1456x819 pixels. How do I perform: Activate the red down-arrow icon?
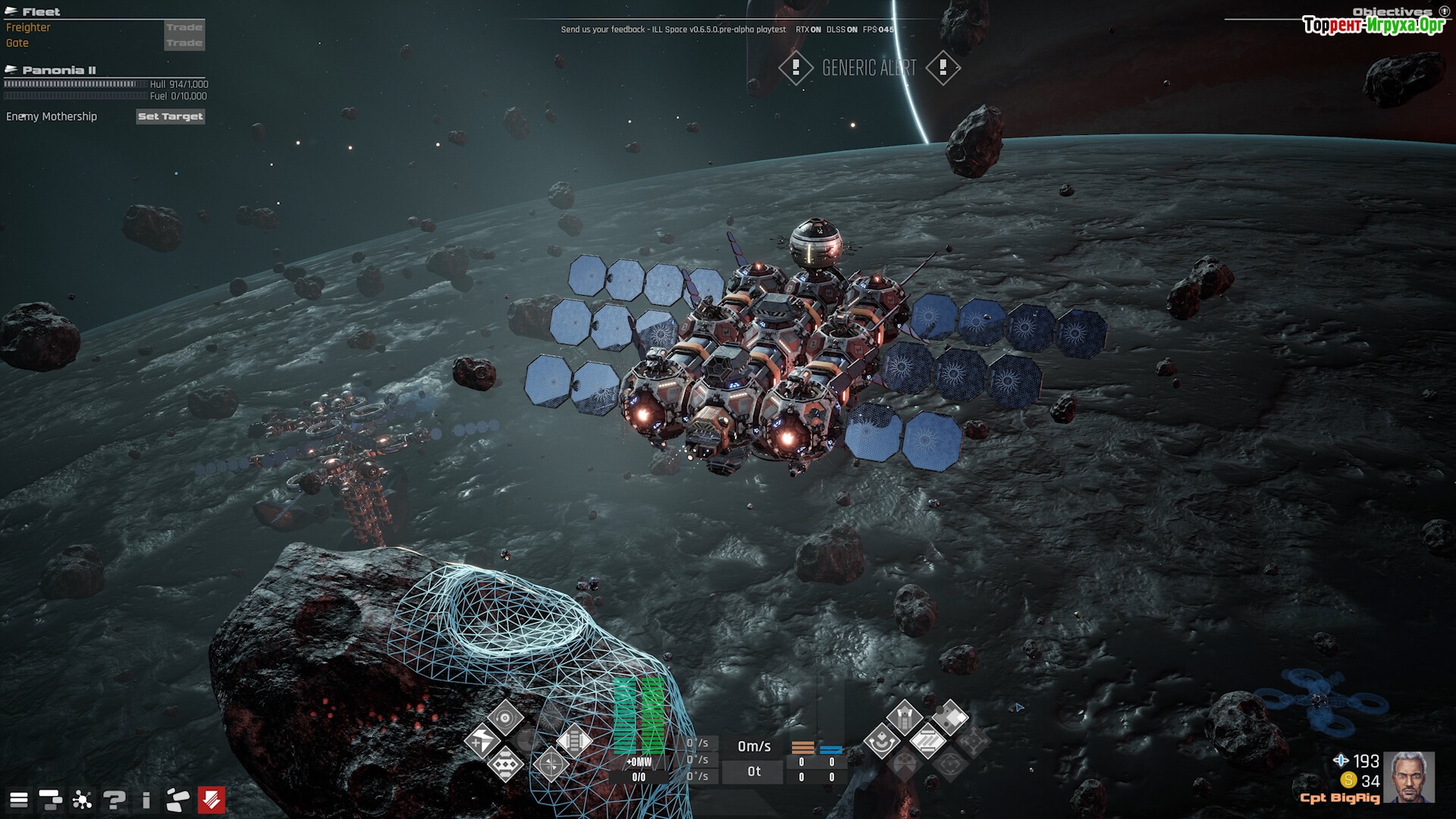(x=212, y=799)
